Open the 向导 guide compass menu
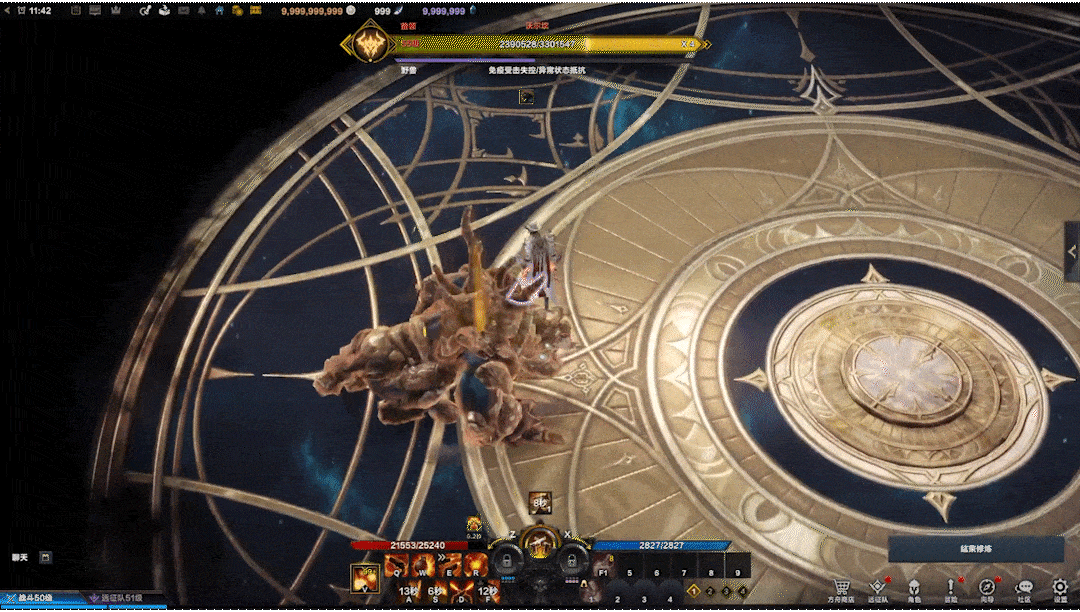This screenshot has width=1080, height=612. 986,587
